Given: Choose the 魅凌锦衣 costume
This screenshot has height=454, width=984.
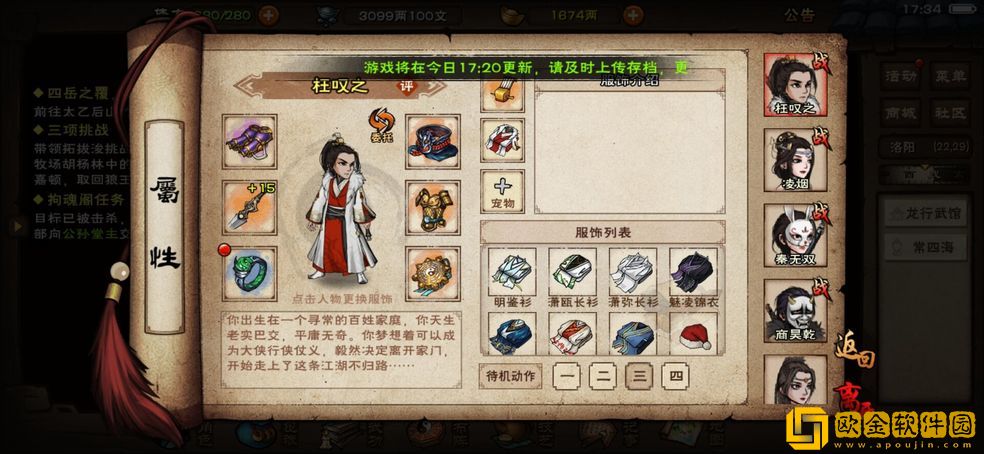Looking at the screenshot, I should (x=692, y=275).
